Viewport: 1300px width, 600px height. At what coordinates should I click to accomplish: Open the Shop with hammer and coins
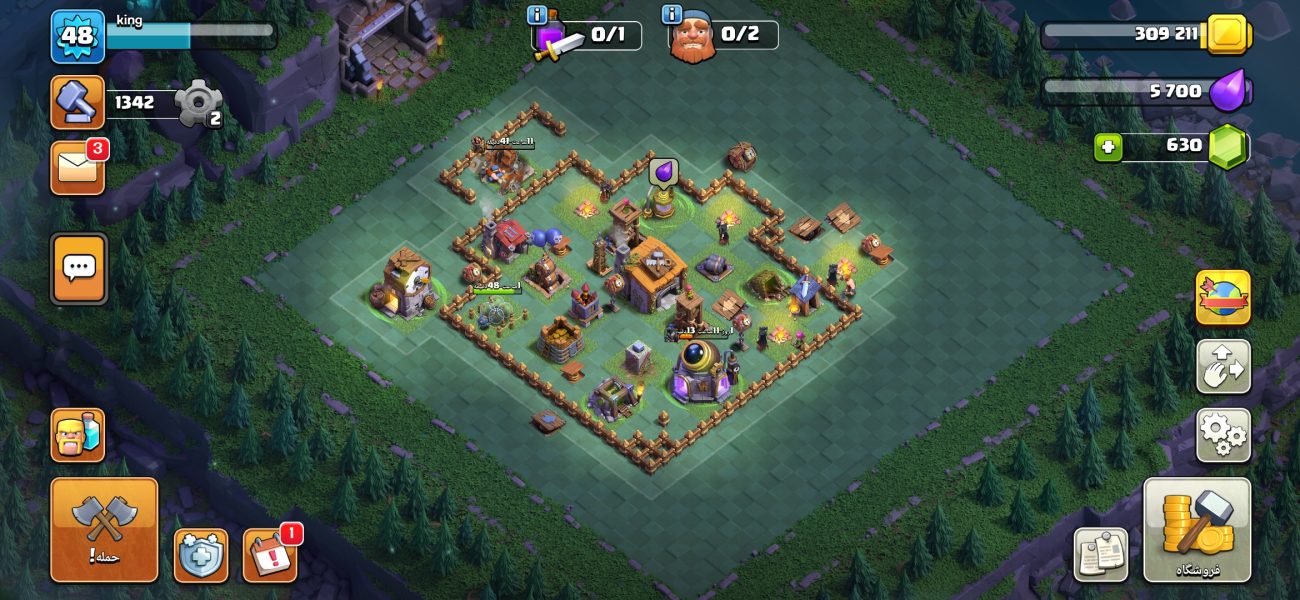coord(1197,529)
